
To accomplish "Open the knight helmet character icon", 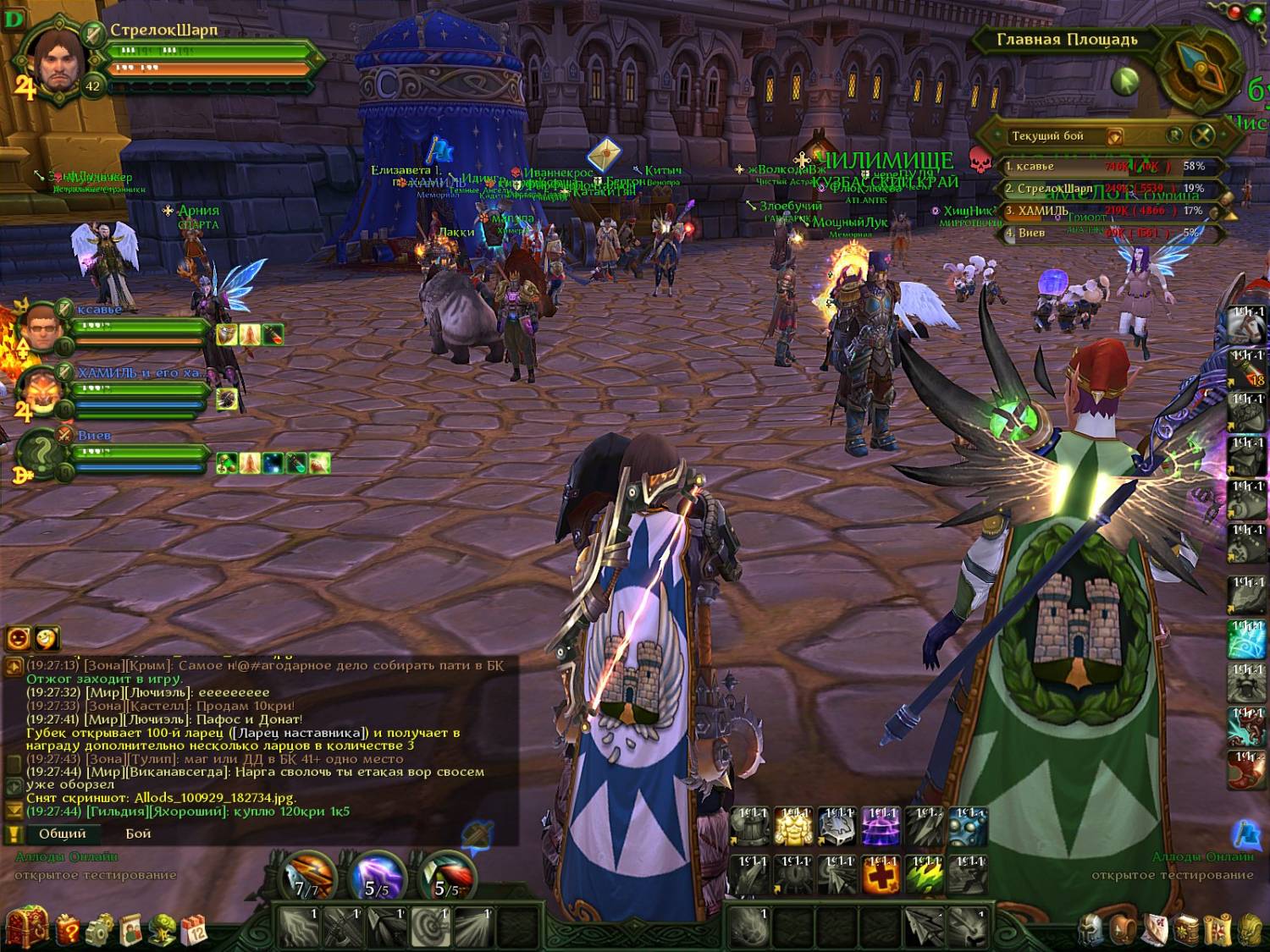I will 1091,929.
